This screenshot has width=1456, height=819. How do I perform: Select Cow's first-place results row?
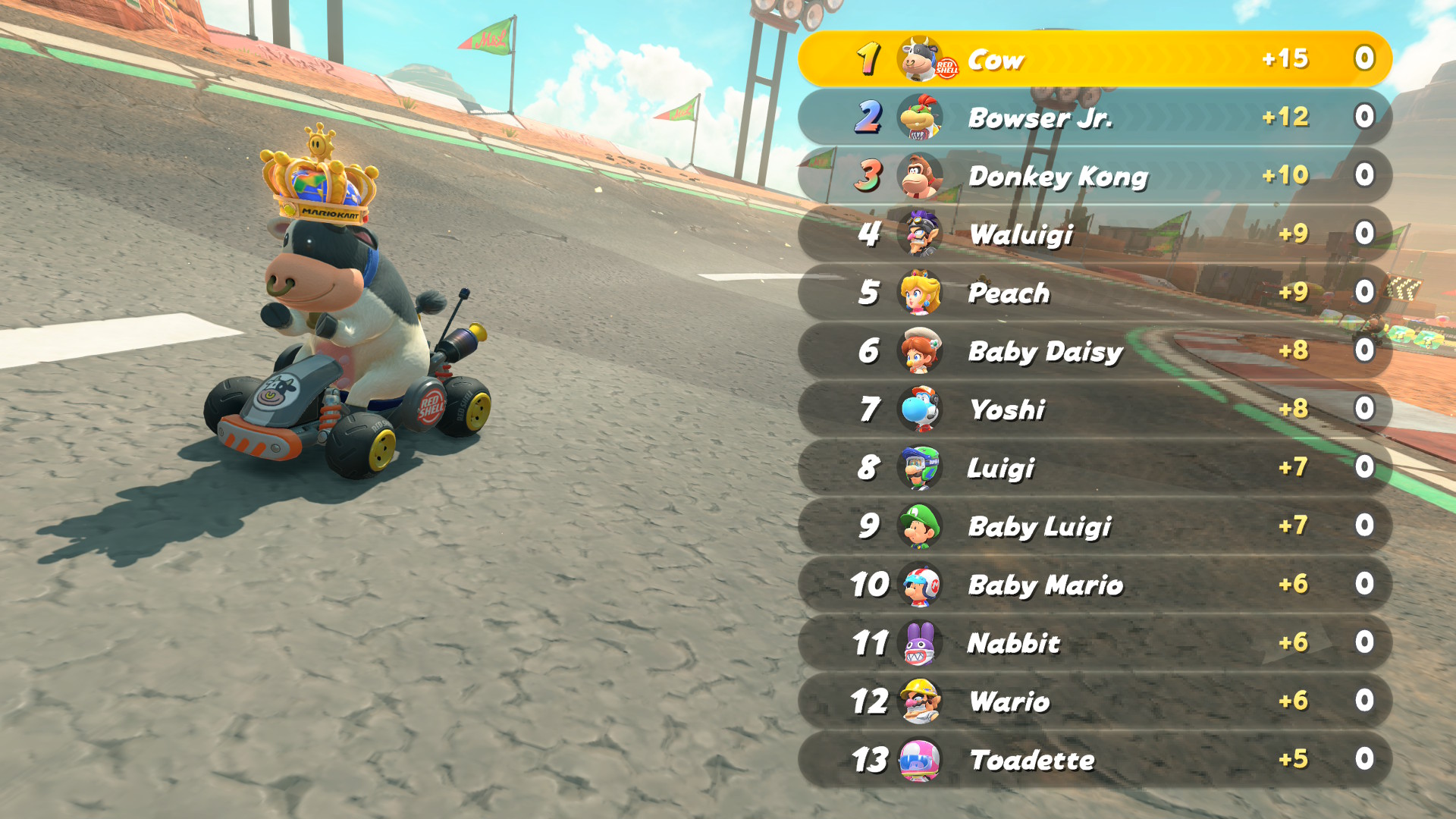click(1094, 59)
